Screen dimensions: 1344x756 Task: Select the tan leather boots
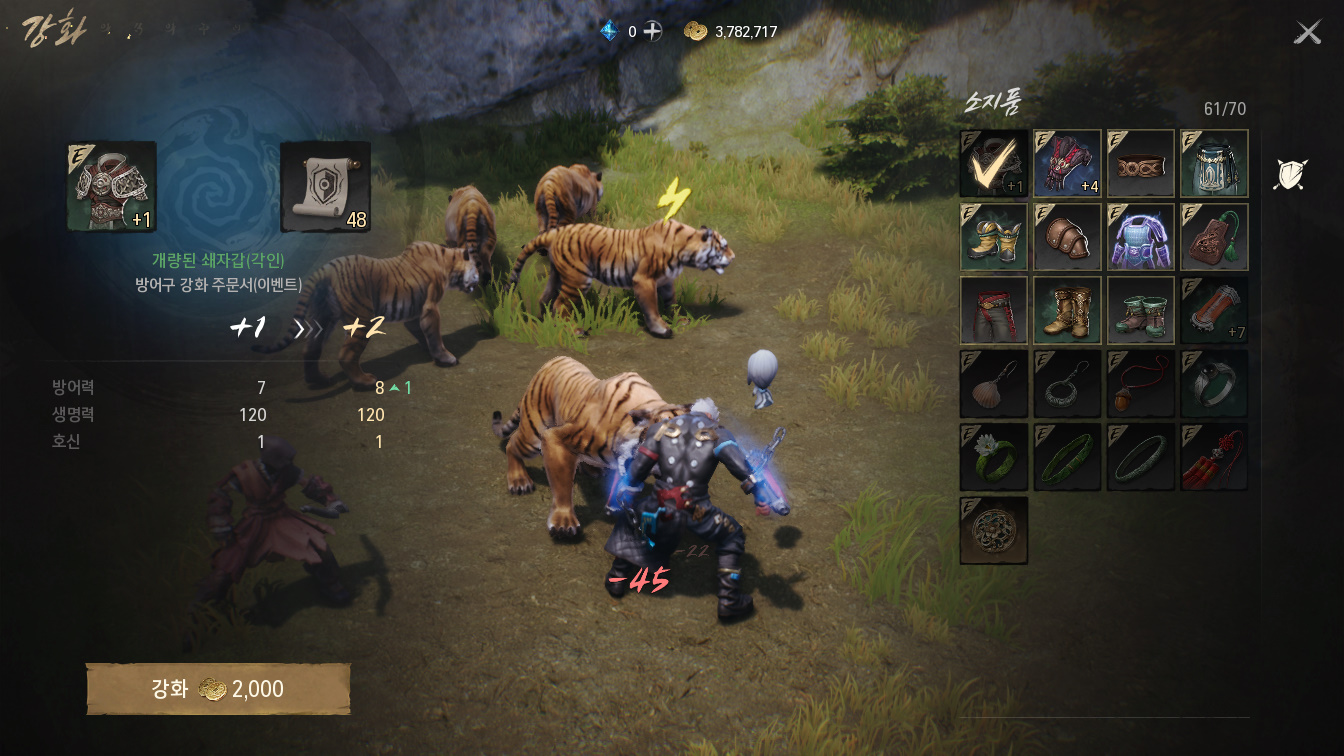tap(1067, 310)
